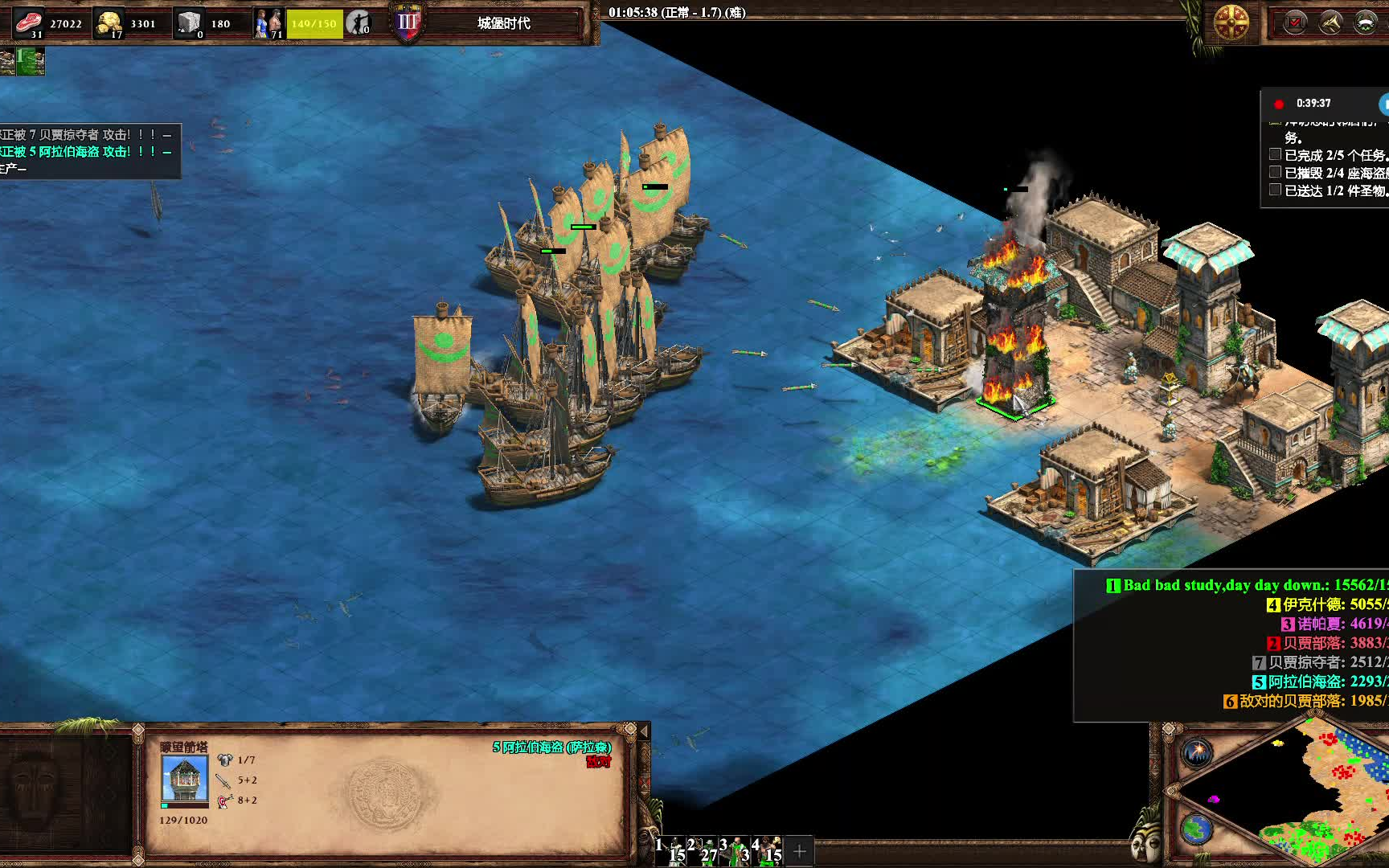Click the food resource icon
The image size is (1389, 868).
click(29, 23)
